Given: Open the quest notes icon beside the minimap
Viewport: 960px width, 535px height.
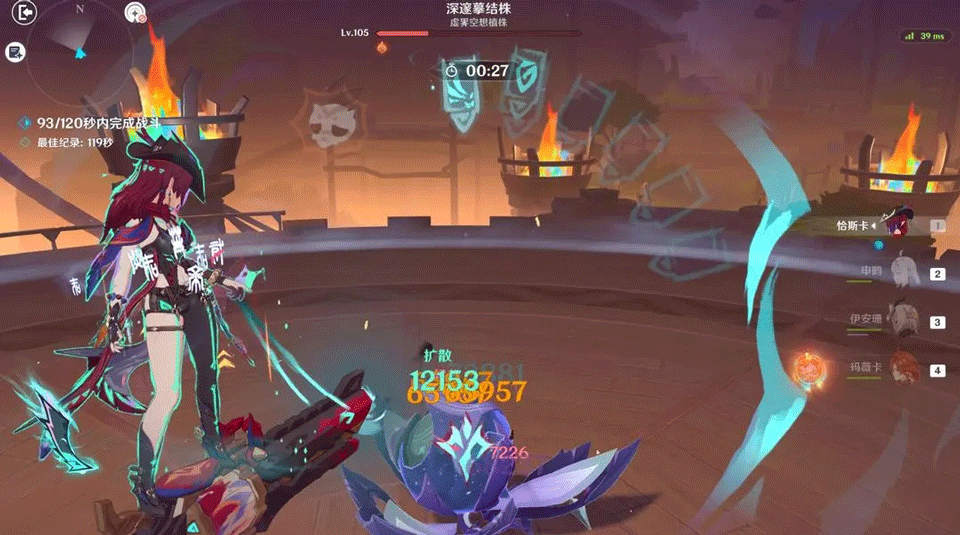Looking at the screenshot, I should point(16,52).
